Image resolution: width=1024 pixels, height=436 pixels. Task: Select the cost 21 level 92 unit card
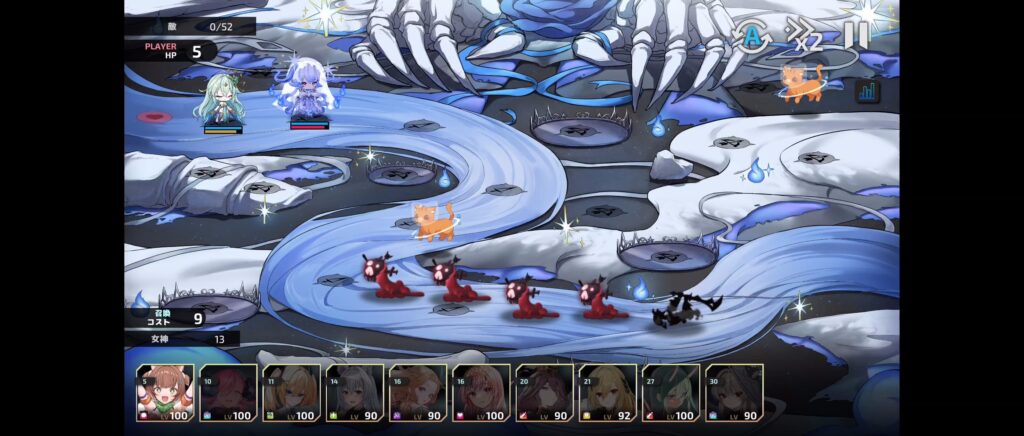(x=608, y=393)
